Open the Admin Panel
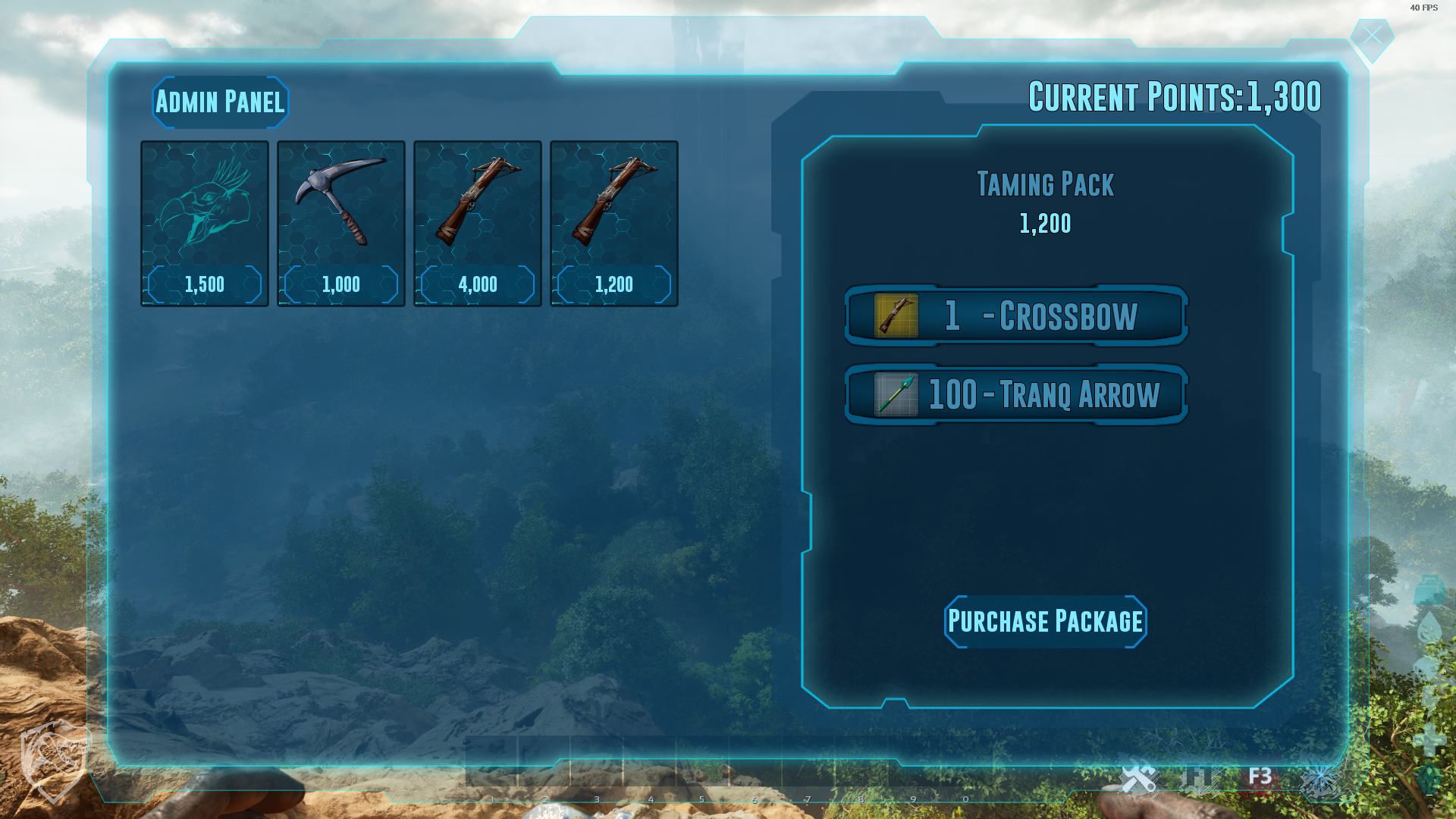The width and height of the screenshot is (1456, 819). pos(220,102)
